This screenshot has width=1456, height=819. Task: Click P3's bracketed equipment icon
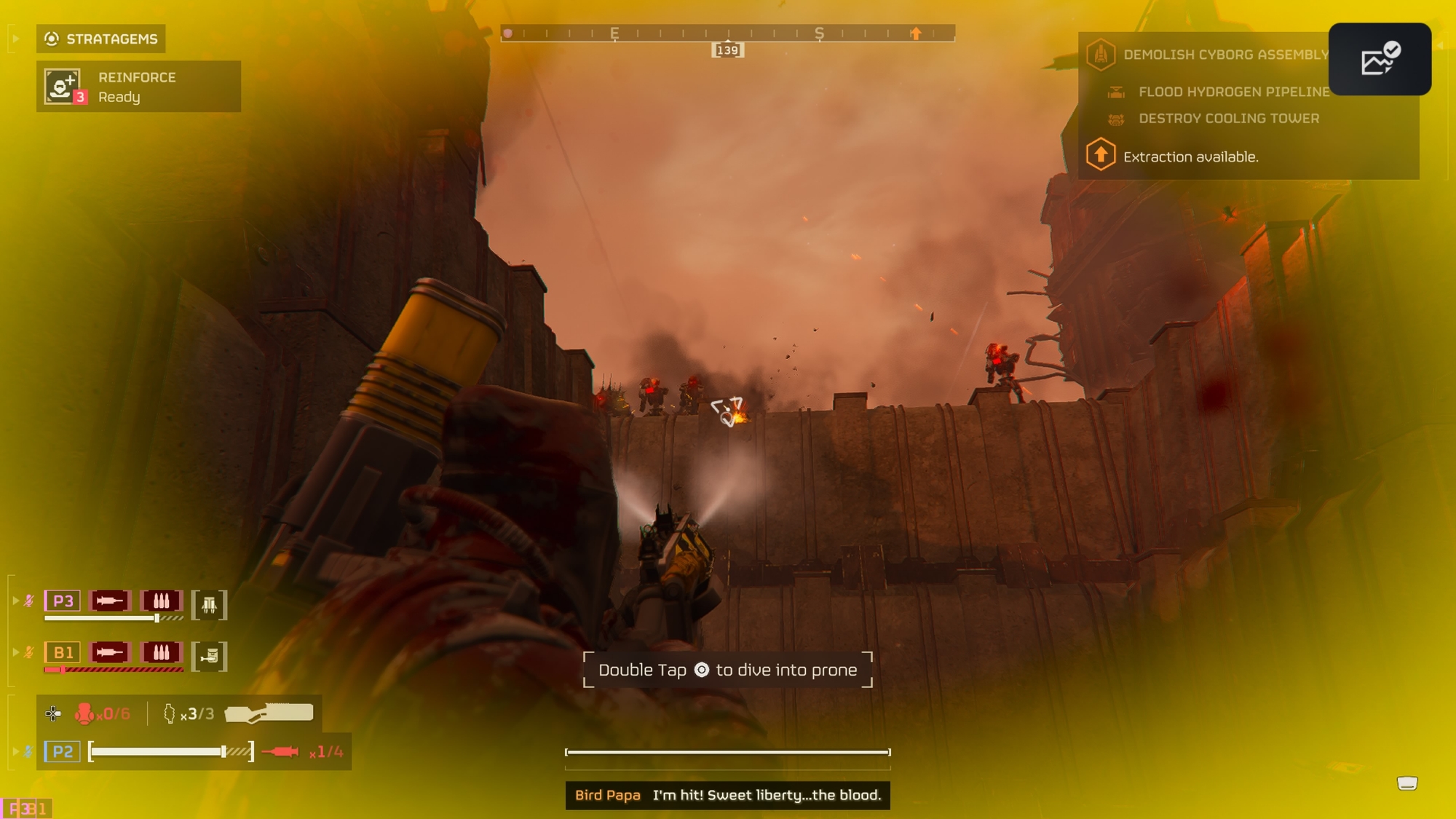point(210,605)
